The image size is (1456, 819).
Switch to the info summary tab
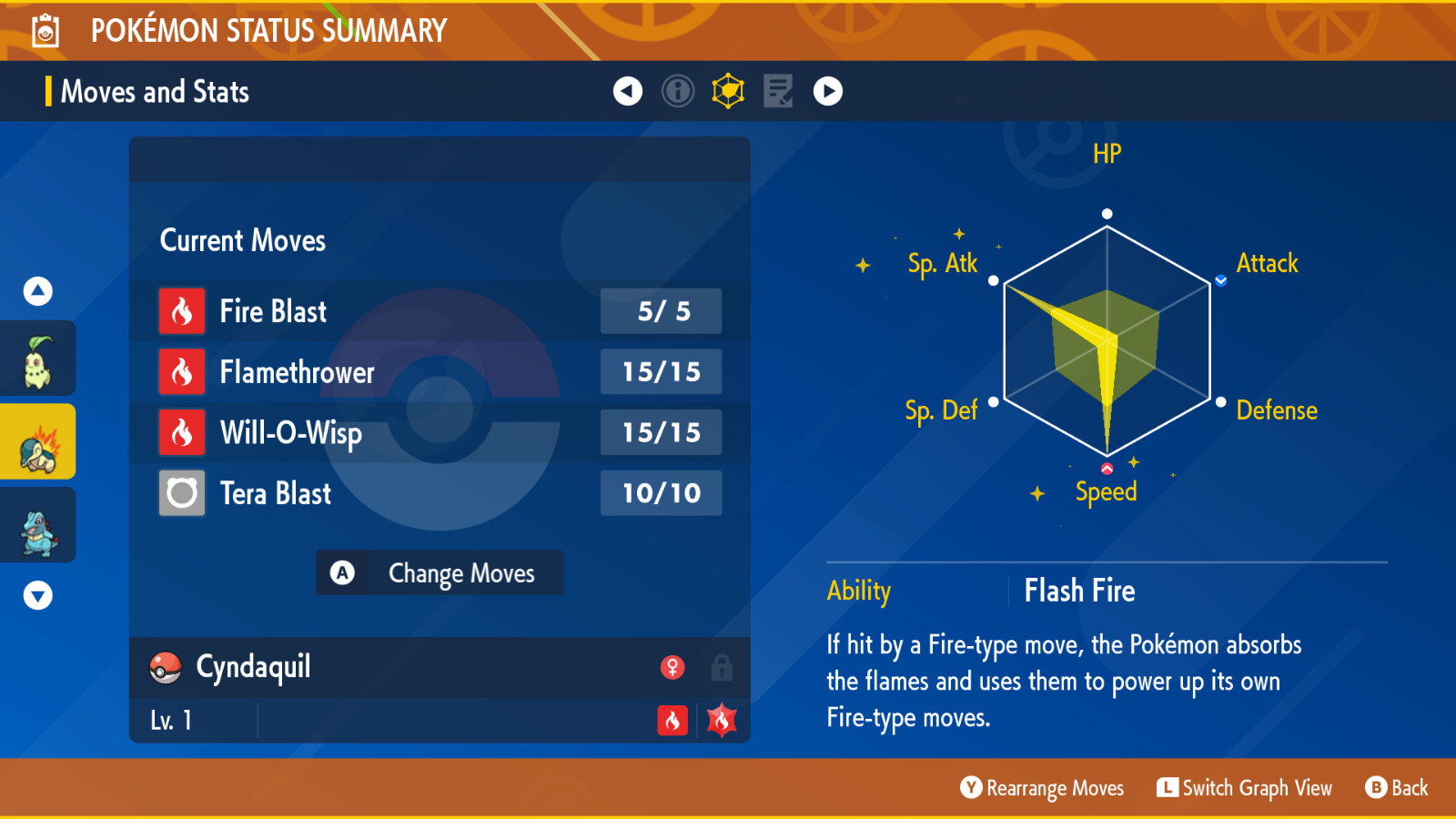point(678,91)
